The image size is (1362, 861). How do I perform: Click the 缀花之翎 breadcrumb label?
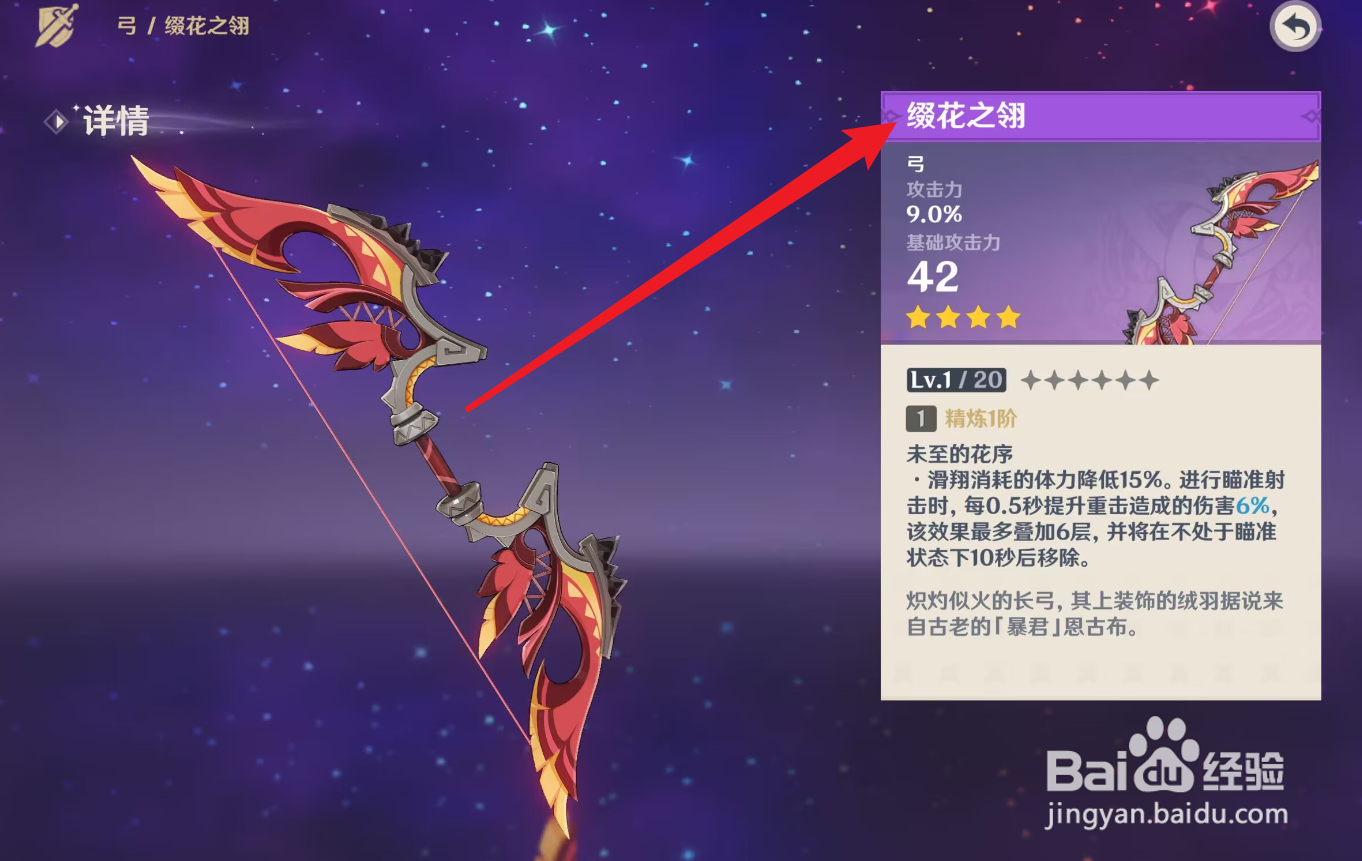coord(204,25)
